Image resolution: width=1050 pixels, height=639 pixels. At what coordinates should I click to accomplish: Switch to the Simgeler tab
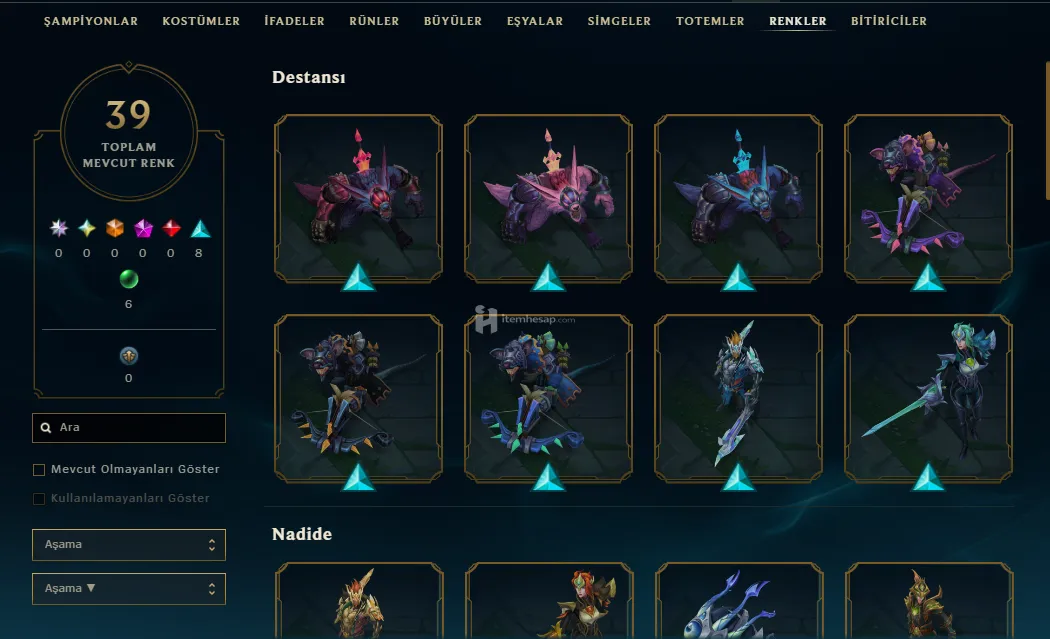(619, 21)
